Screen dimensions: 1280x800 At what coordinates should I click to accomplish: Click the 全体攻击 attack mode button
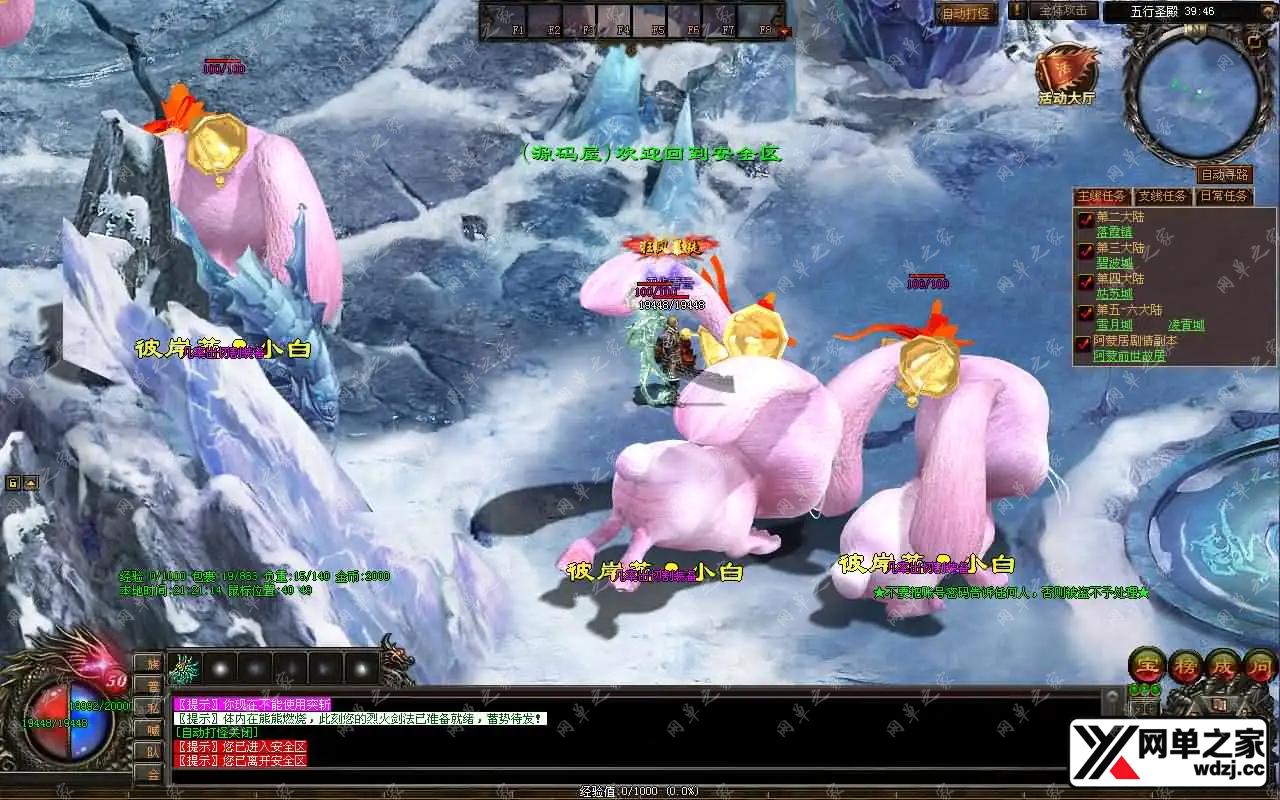pyautogui.click(x=1063, y=11)
